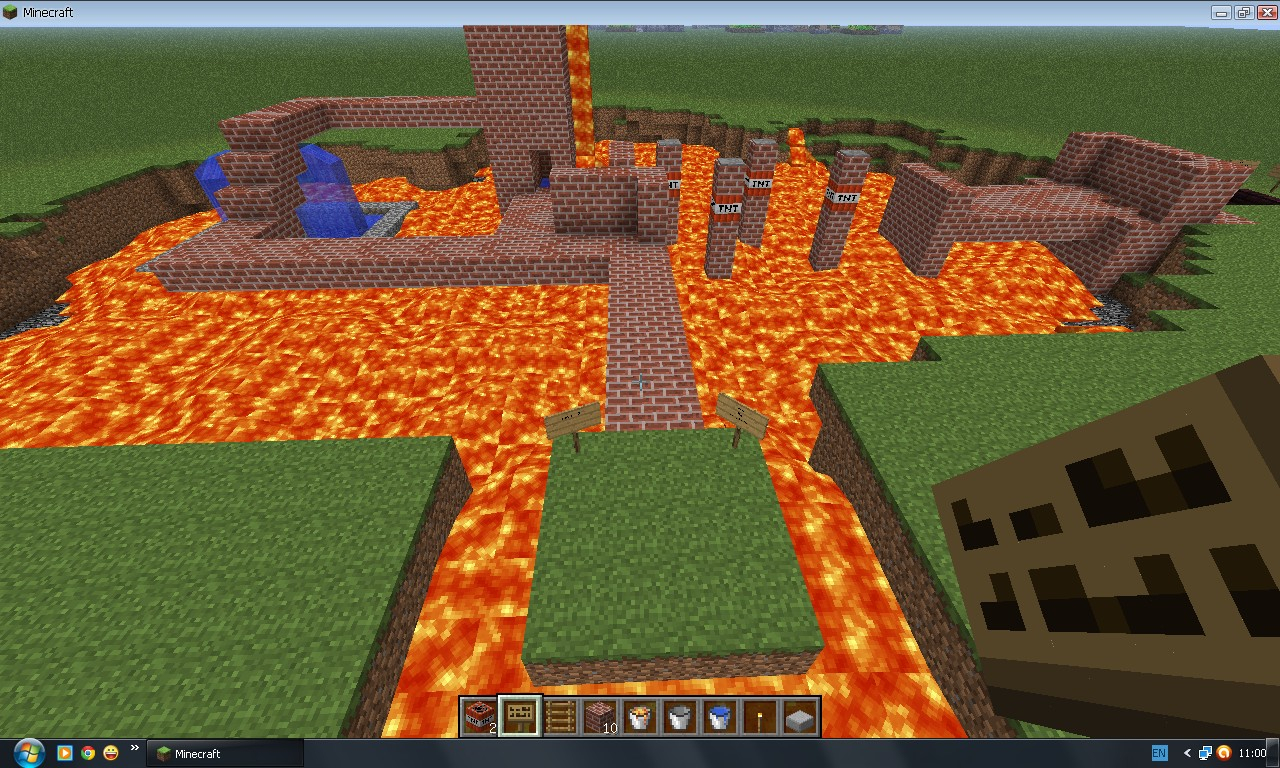This screenshot has width=1280, height=768.
Task: Toggle the EN language indicator
Action: [1158, 752]
